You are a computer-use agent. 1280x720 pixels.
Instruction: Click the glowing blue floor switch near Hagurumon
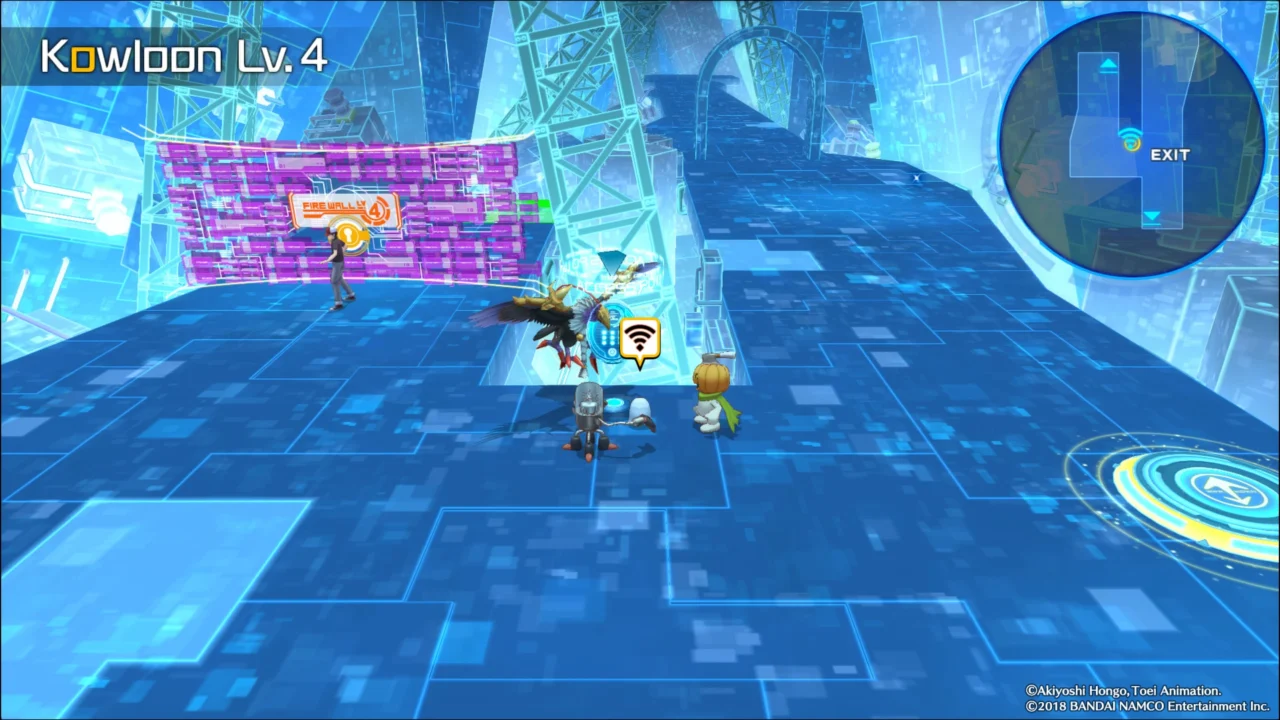(x=613, y=404)
